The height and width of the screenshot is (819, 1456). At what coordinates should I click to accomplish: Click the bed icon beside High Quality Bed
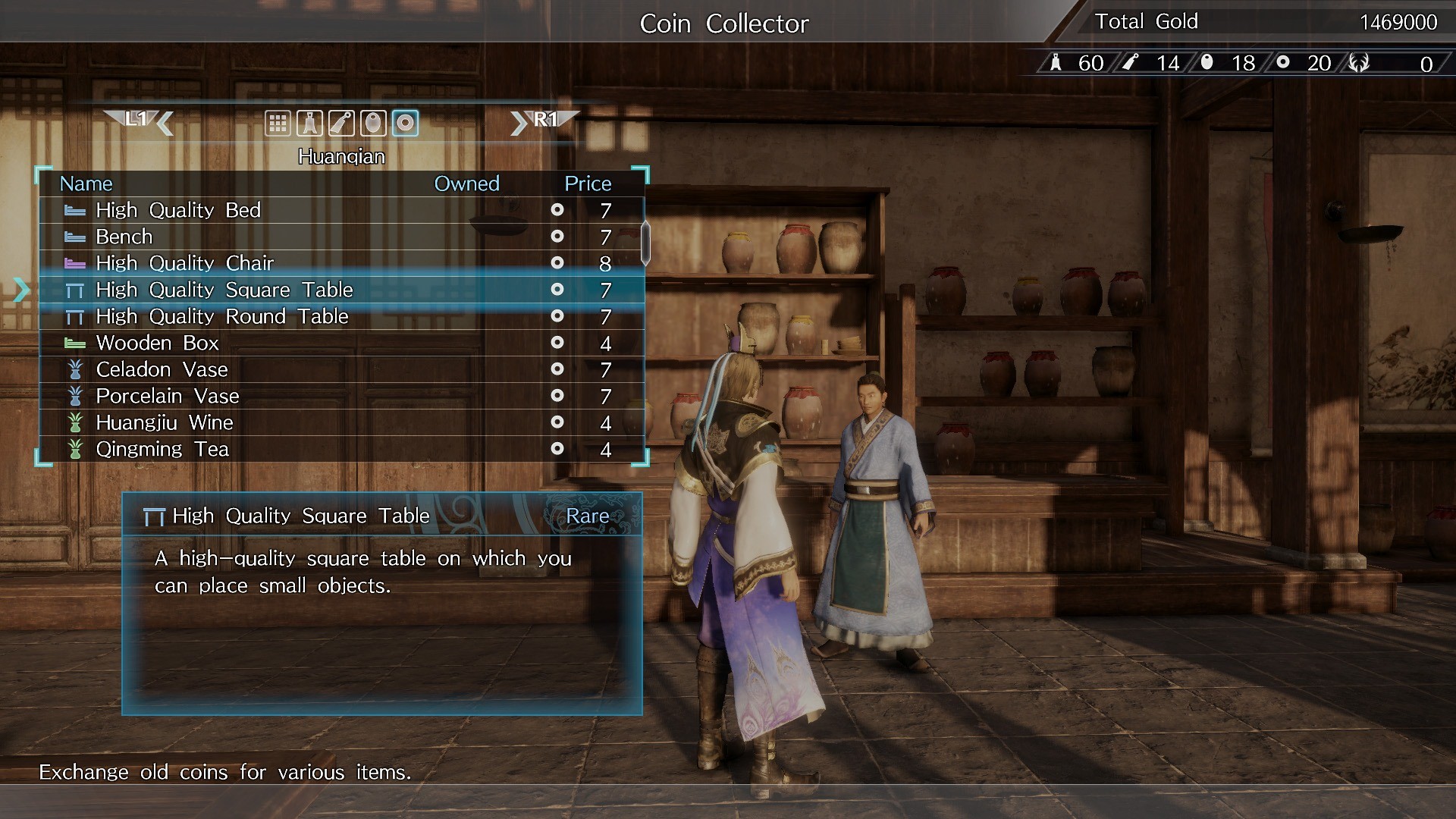75,210
